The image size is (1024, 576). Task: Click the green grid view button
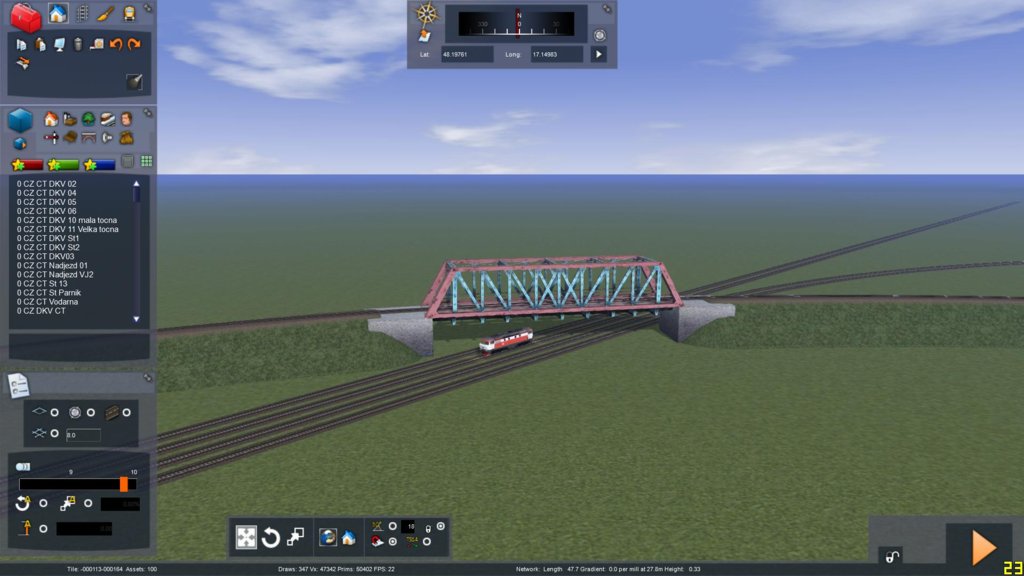tap(146, 162)
